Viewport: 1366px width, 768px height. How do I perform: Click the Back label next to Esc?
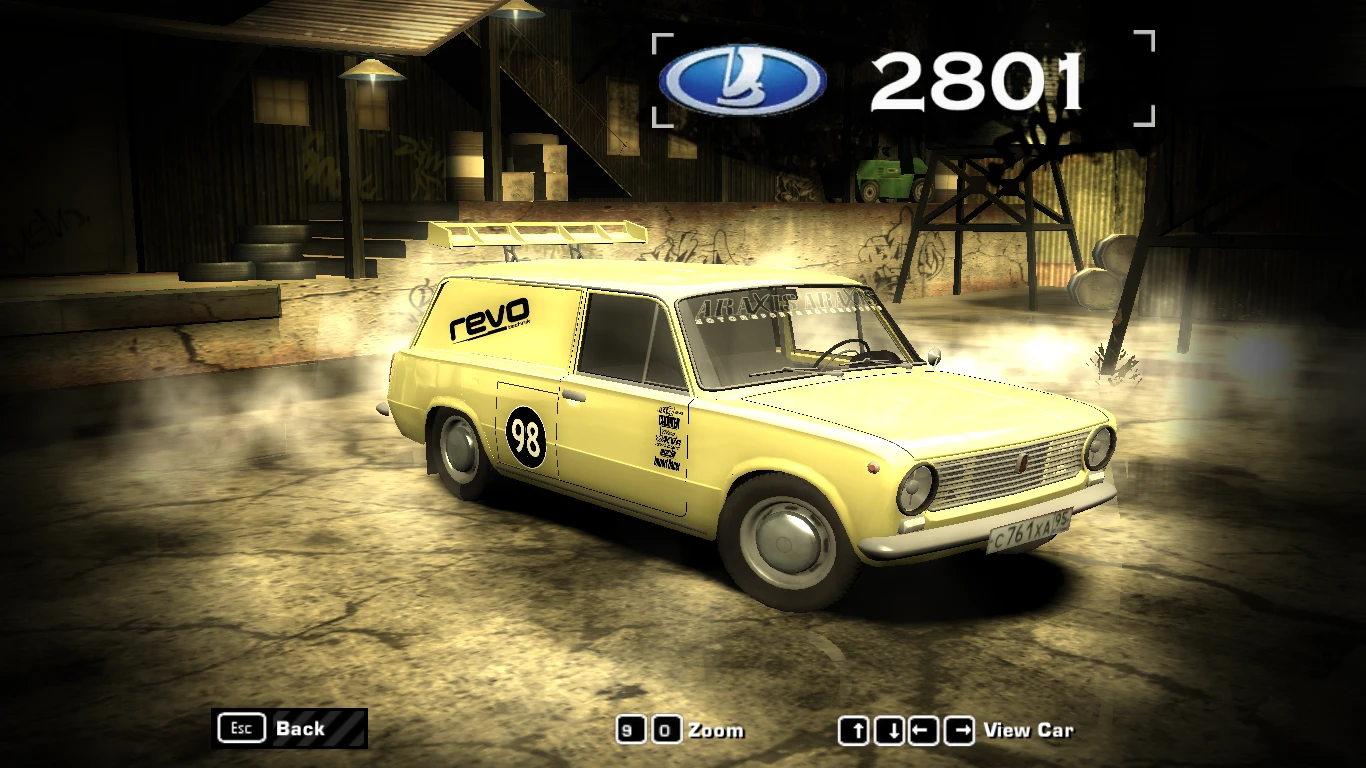299,729
